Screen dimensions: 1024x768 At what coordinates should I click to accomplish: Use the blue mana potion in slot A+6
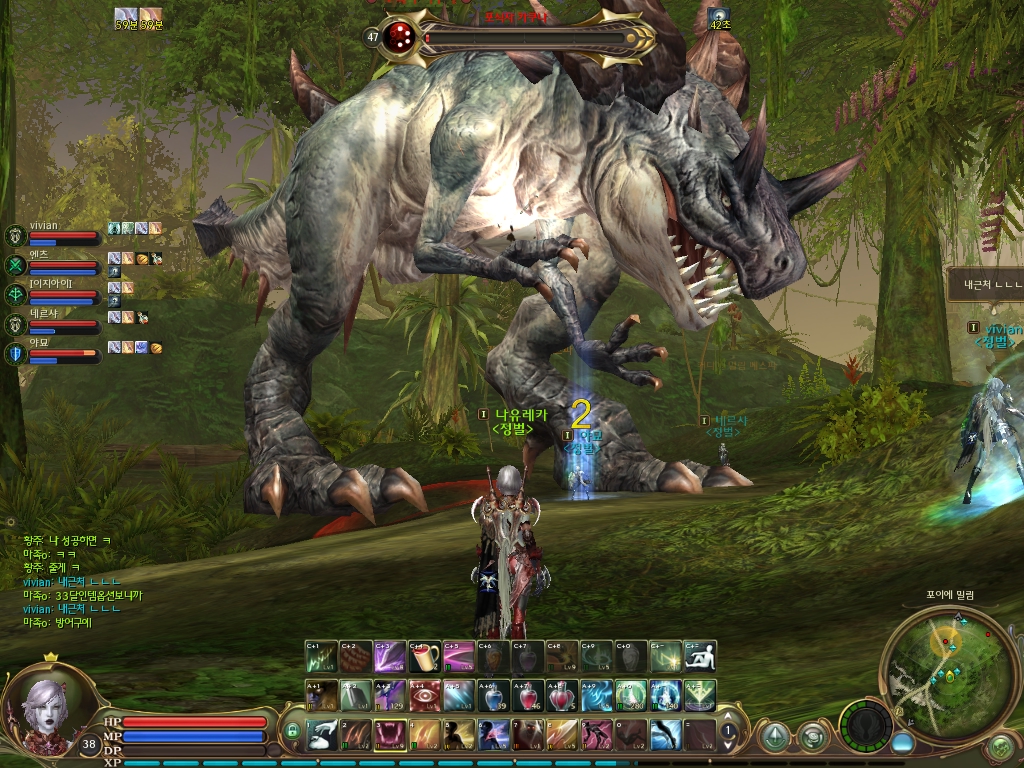tap(493, 695)
